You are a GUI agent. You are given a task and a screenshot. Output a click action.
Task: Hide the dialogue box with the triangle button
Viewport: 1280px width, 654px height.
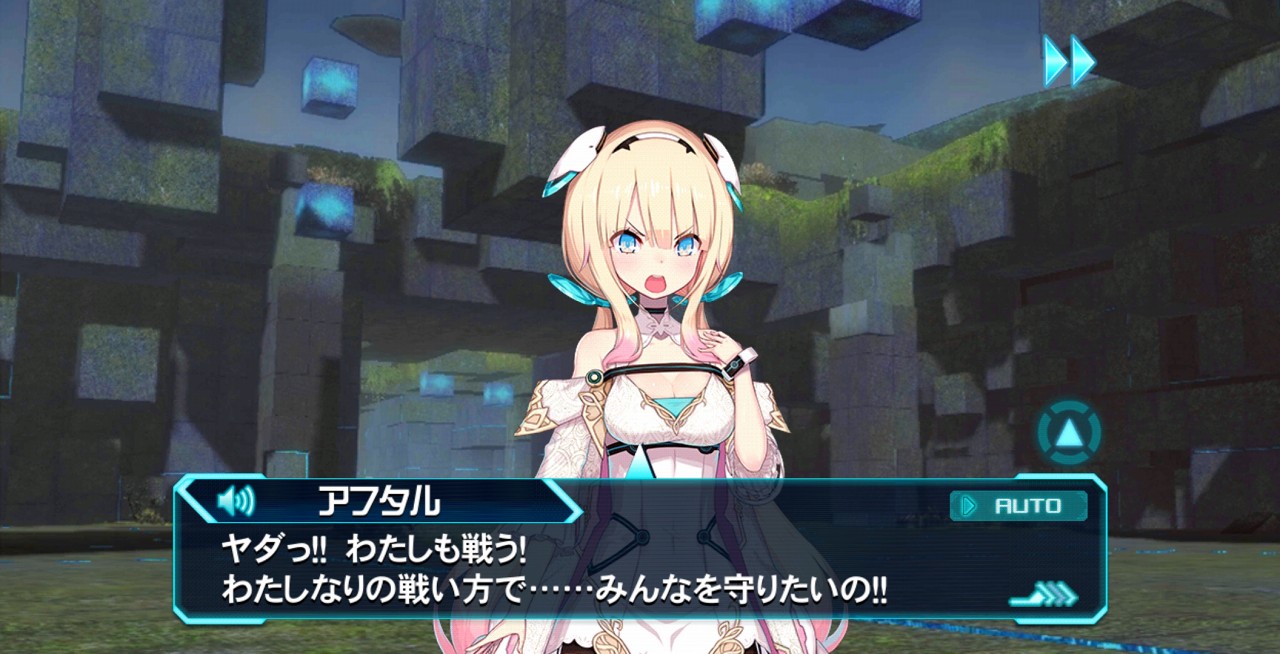pos(1069,433)
